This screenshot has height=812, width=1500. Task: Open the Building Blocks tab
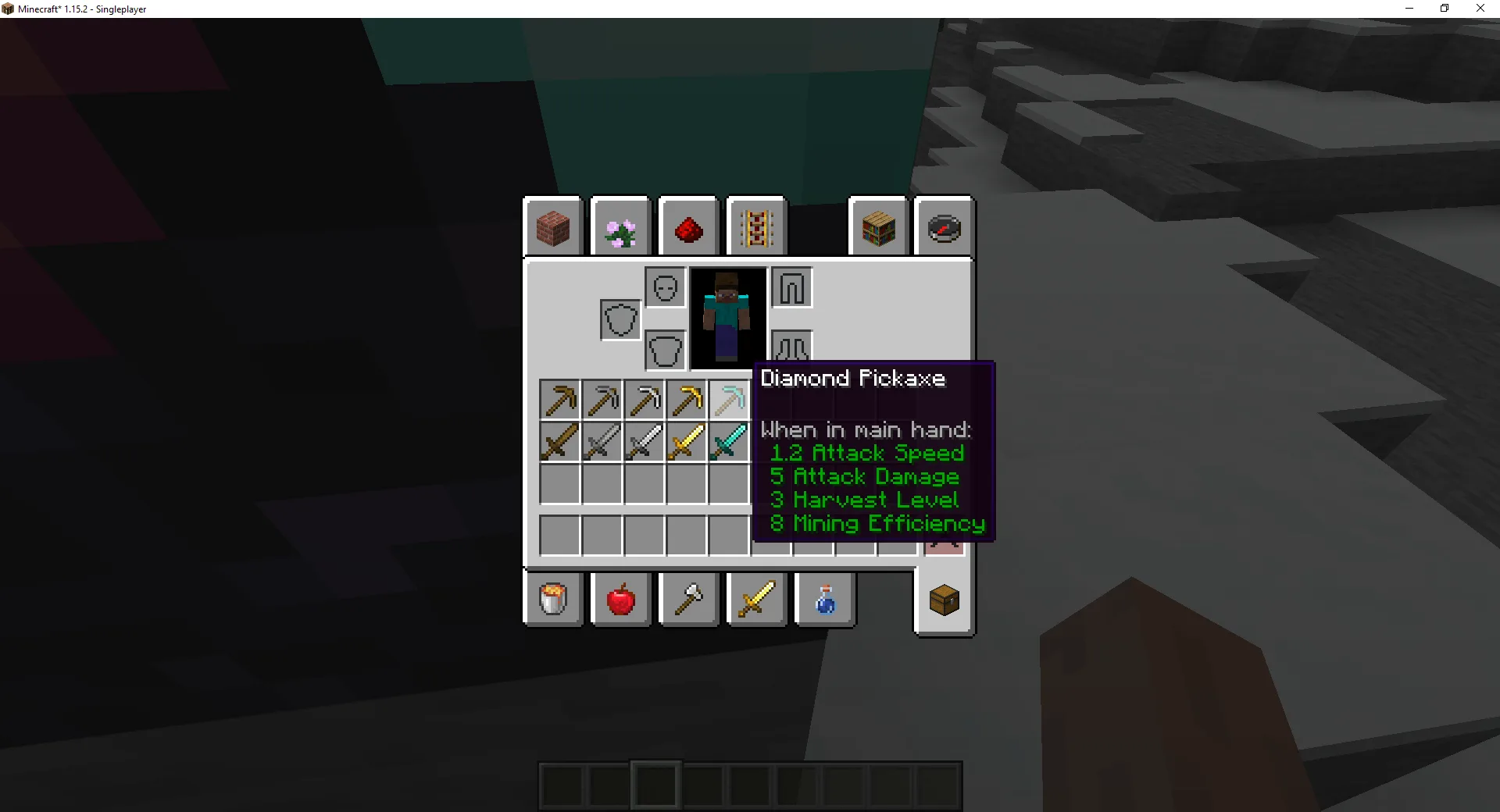click(554, 227)
